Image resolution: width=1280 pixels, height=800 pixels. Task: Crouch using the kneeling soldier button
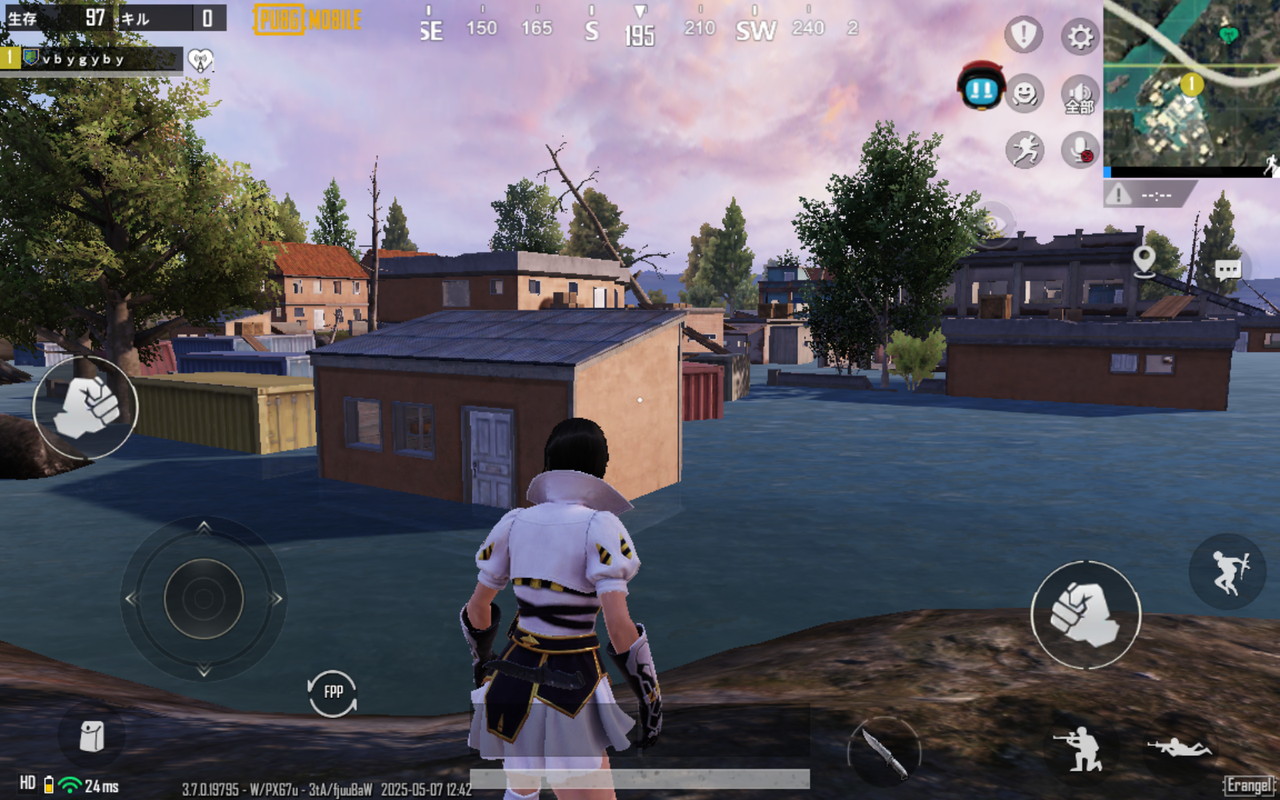coord(1081,748)
